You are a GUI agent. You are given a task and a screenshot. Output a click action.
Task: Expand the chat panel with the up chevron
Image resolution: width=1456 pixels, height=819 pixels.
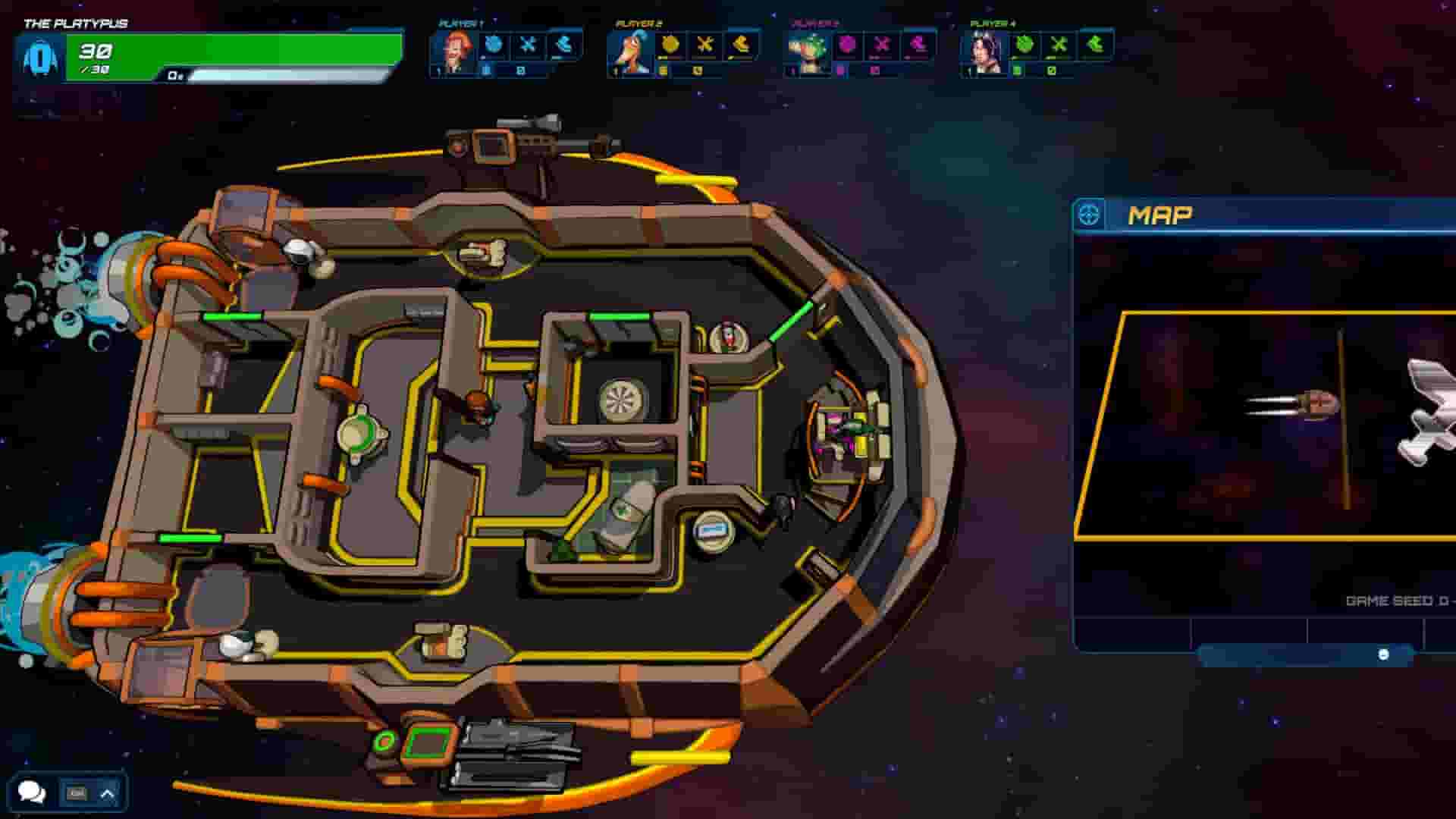(106, 793)
